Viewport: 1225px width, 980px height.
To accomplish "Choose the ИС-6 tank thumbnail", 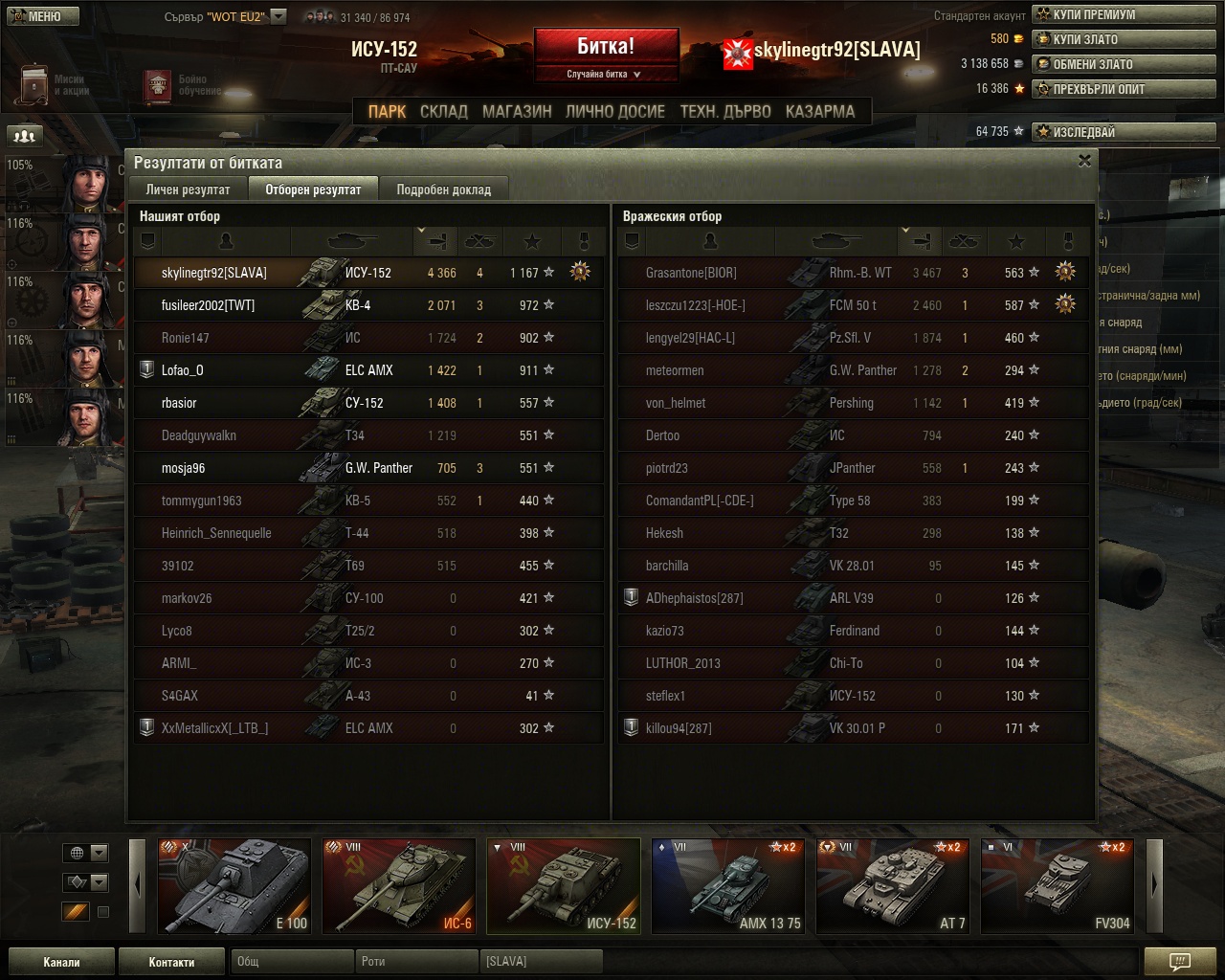I will tap(399, 885).
